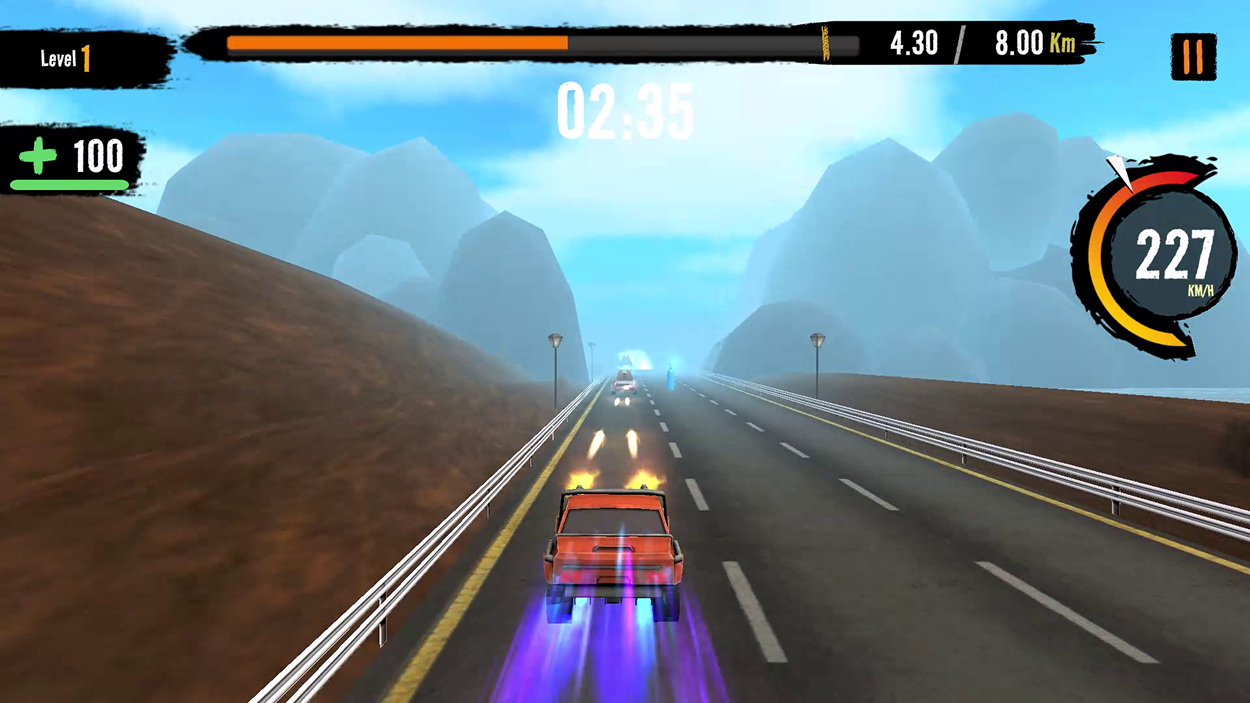Pause the race with the orange pause button
1250x703 pixels.
pyautogui.click(x=1193, y=57)
